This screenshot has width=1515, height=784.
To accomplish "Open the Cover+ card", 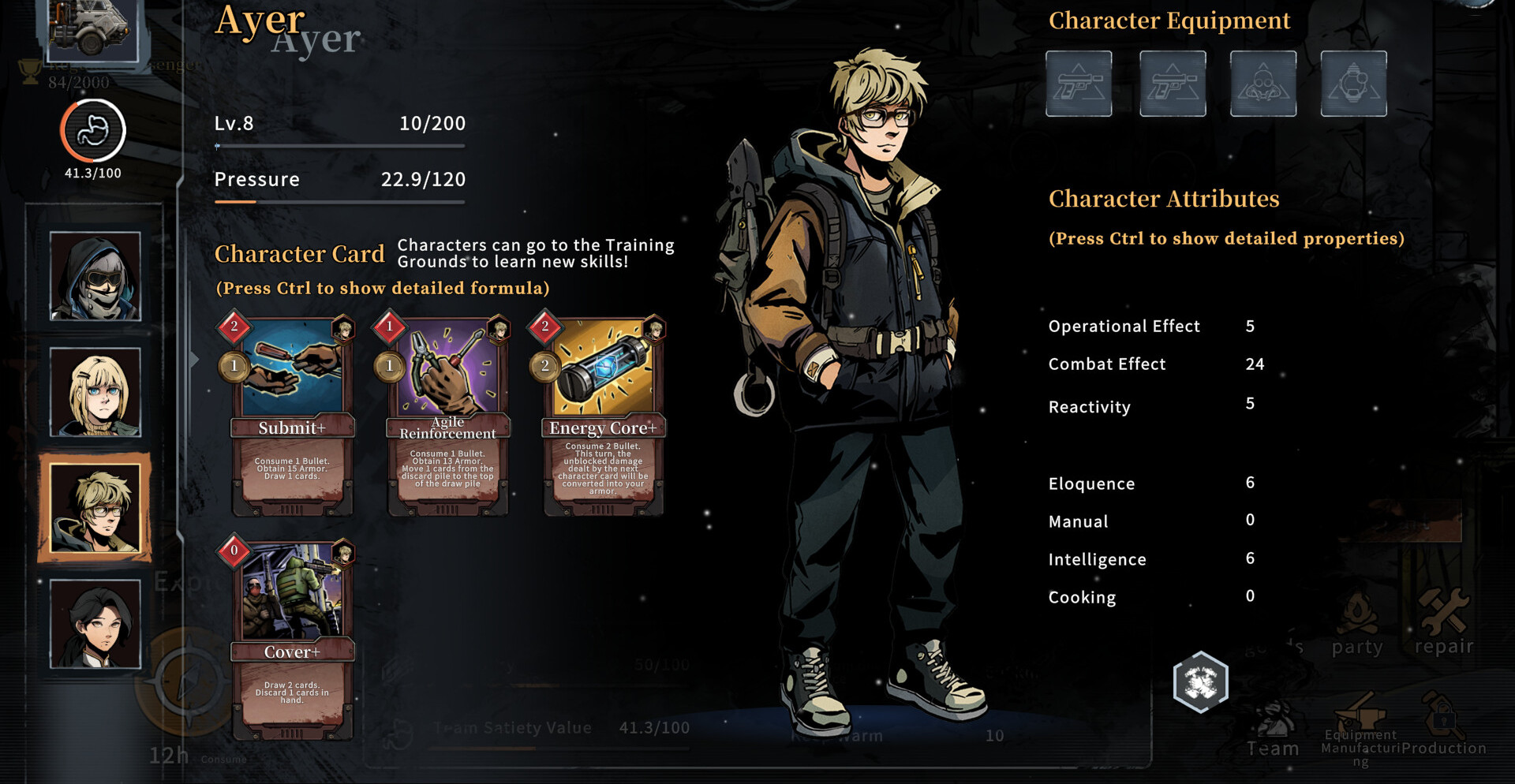I will [x=292, y=640].
